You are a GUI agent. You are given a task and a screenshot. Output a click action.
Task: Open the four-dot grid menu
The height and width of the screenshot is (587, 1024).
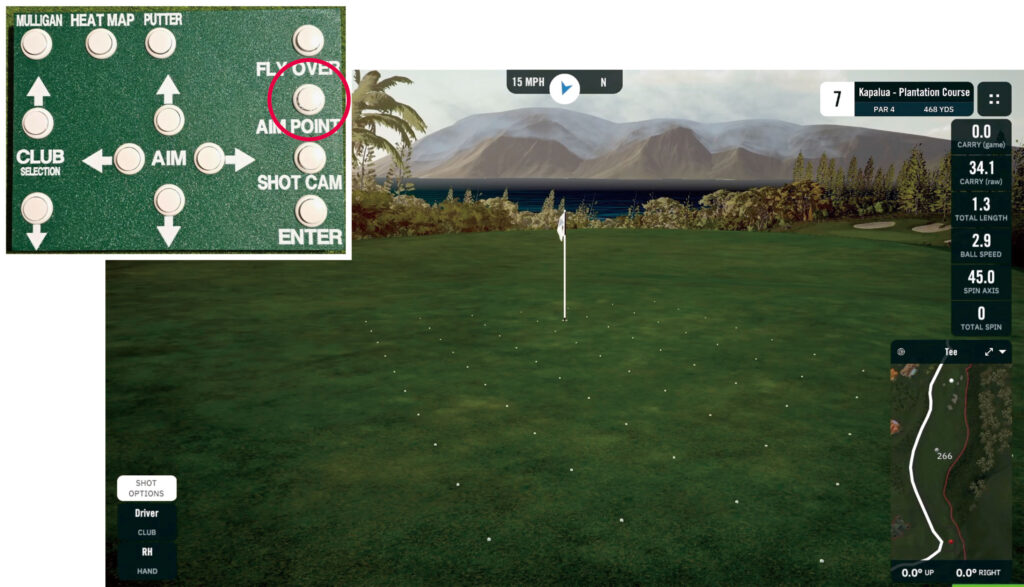(994, 99)
